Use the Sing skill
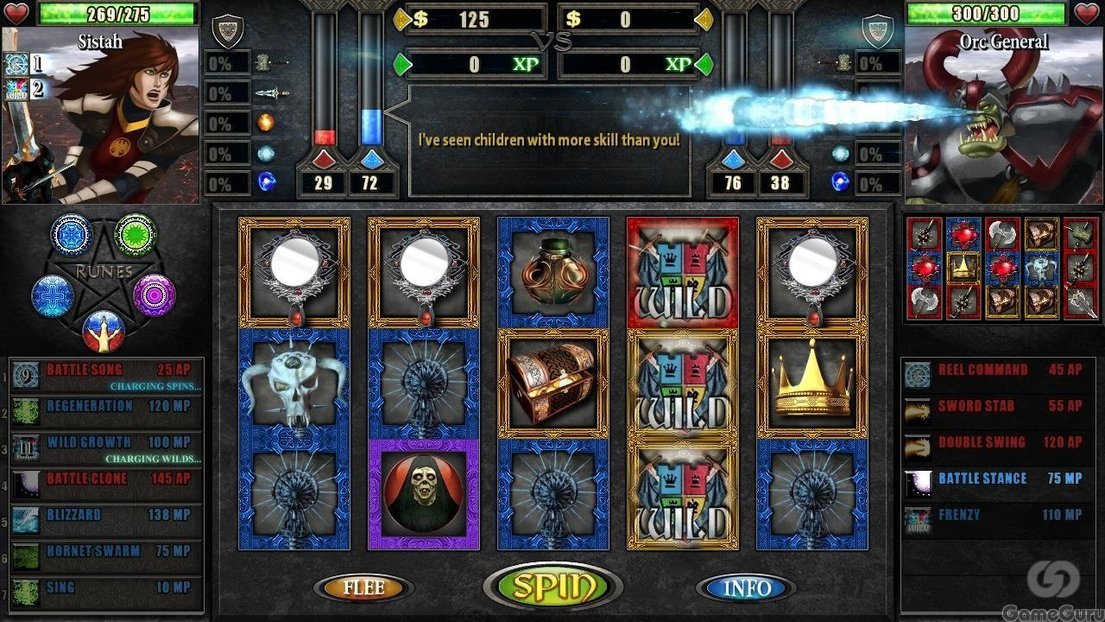The height and width of the screenshot is (622, 1105). coord(106,588)
